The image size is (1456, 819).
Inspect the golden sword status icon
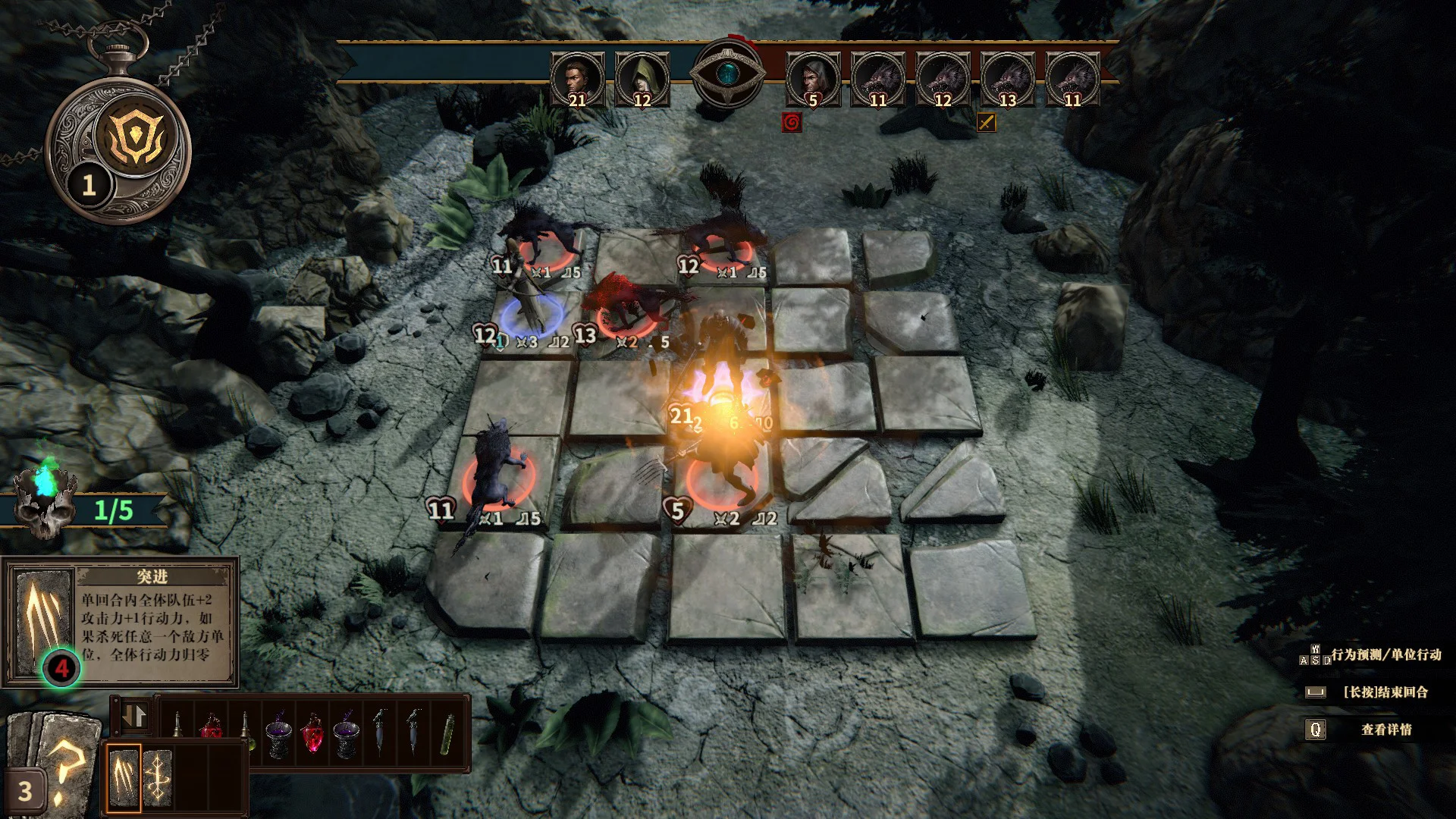tap(986, 122)
